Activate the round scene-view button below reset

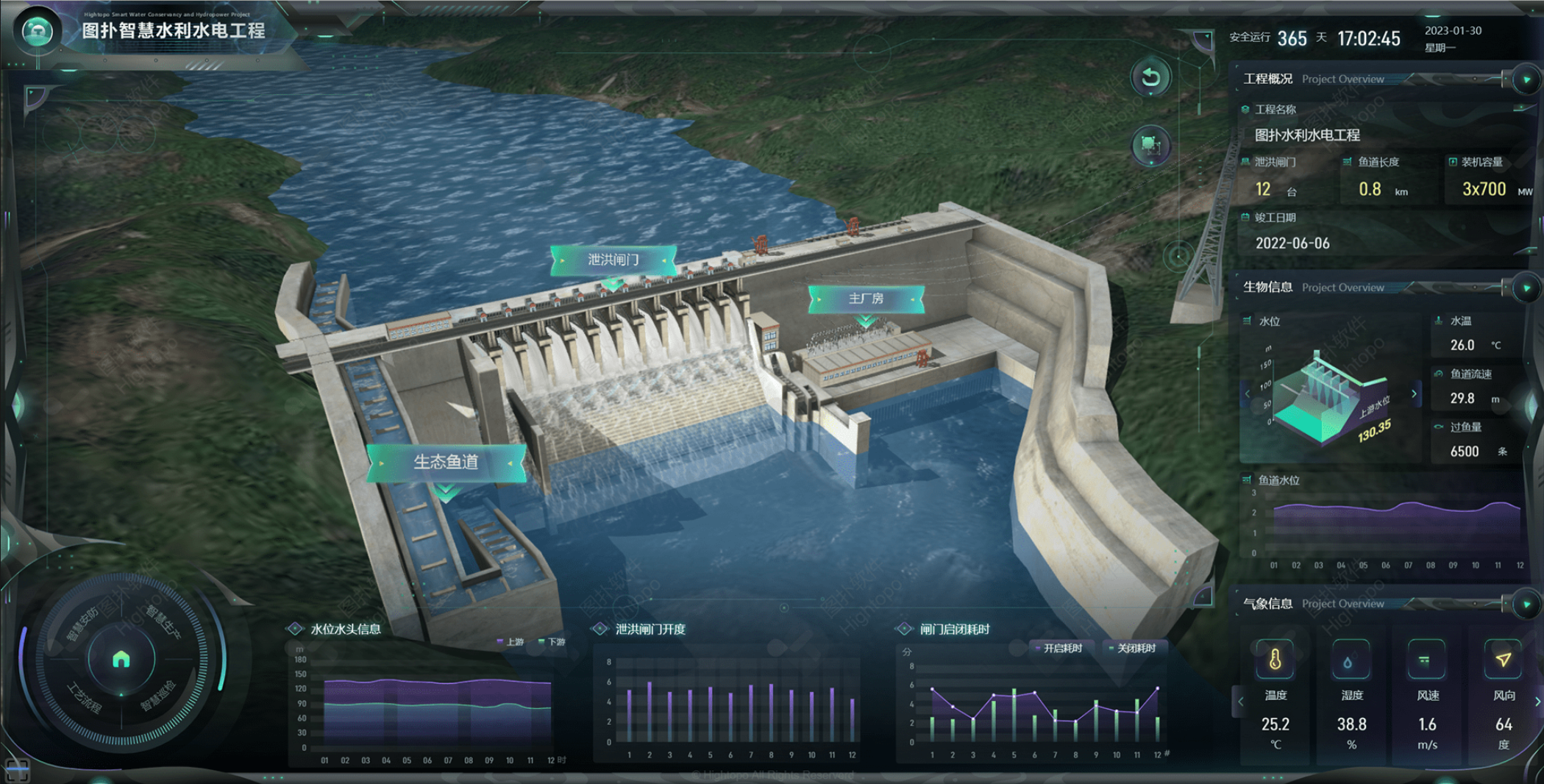point(1150,145)
